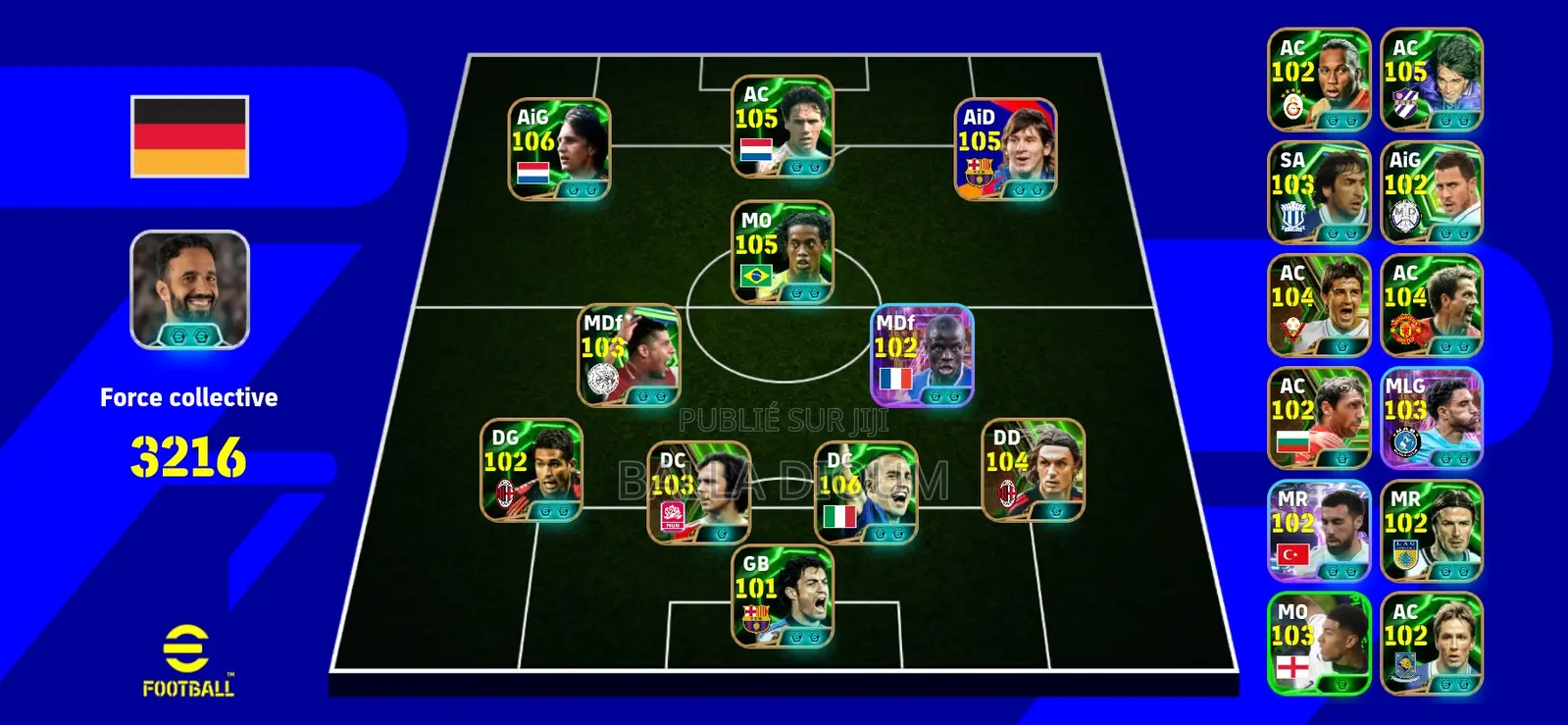
Task: Select the AiG 106 Dutch winger card
Action: (559, 147)
